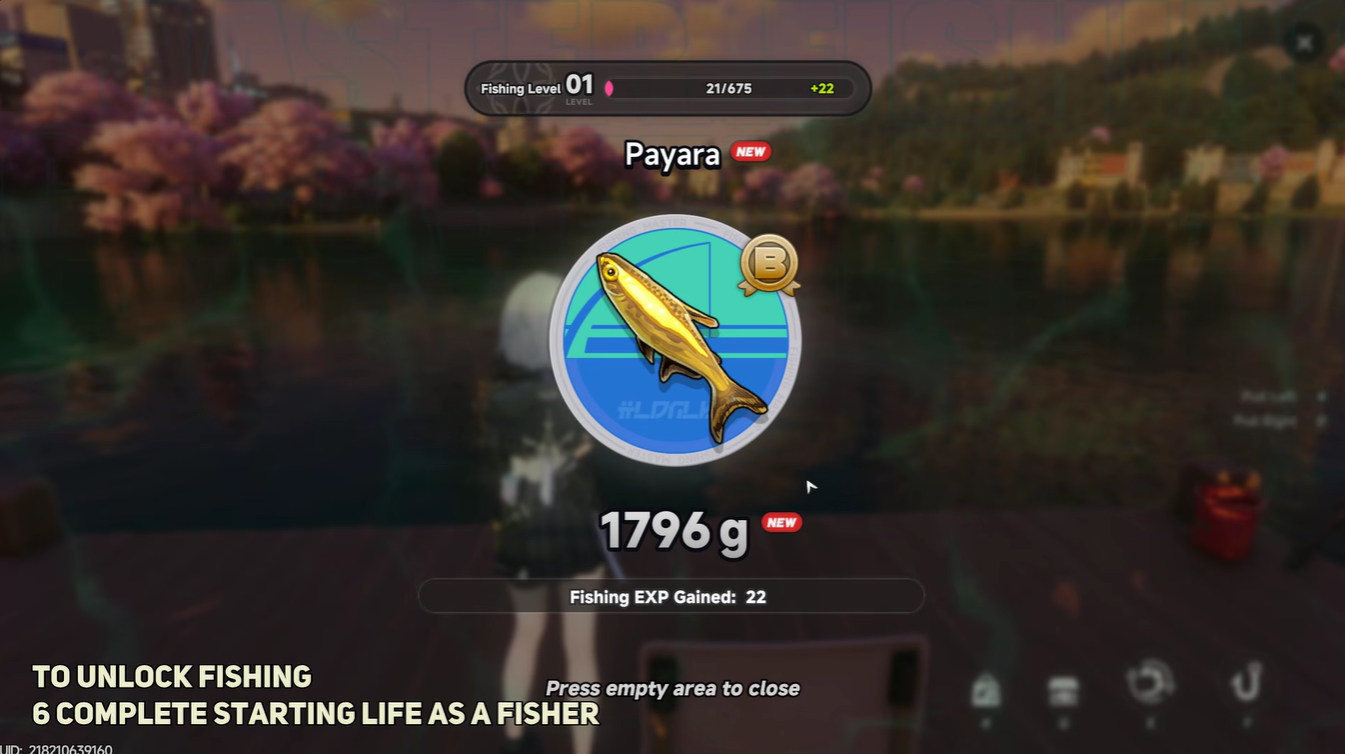Click the TO UNLOCK FISHING quest text
Screen dimensions: 1345x754
170,677
